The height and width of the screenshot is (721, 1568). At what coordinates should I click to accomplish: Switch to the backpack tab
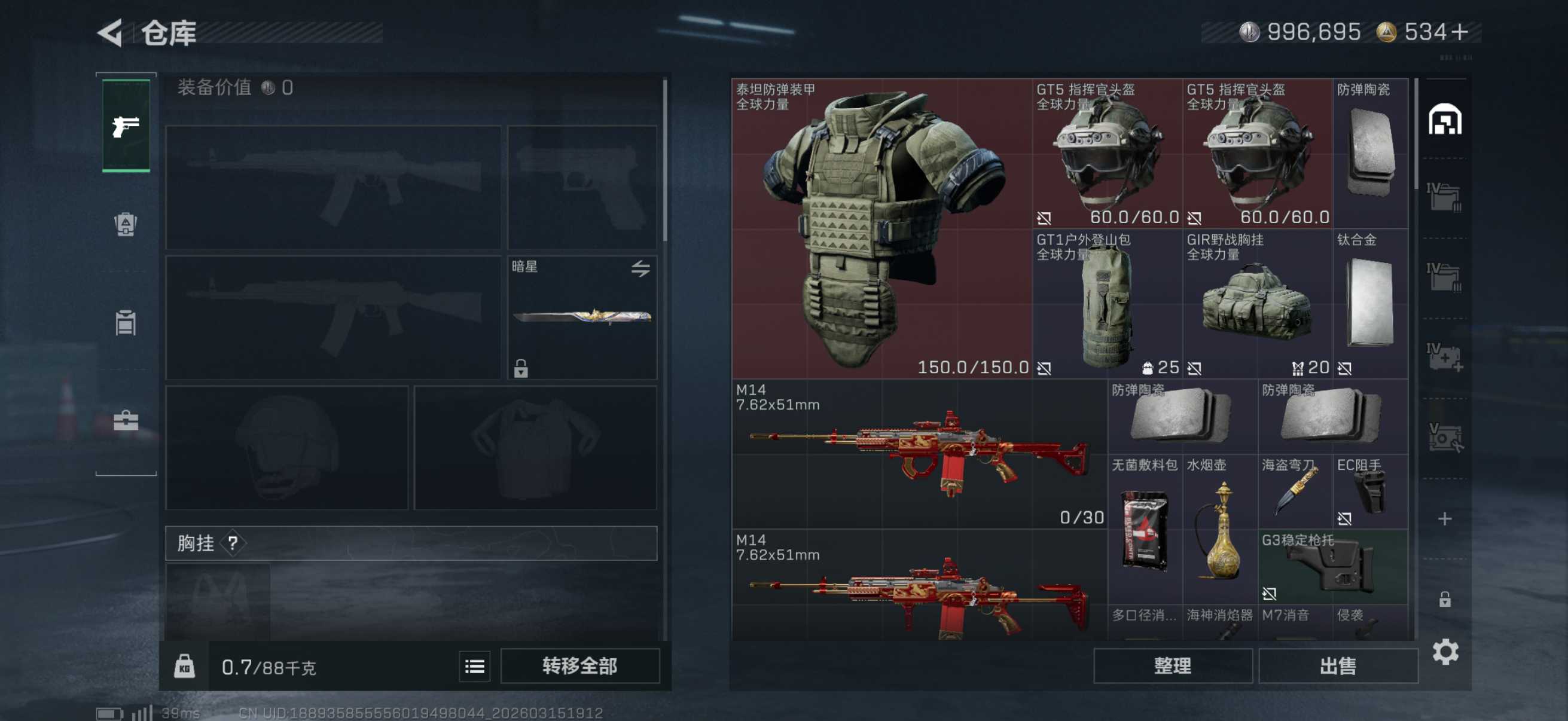point(126,224)
